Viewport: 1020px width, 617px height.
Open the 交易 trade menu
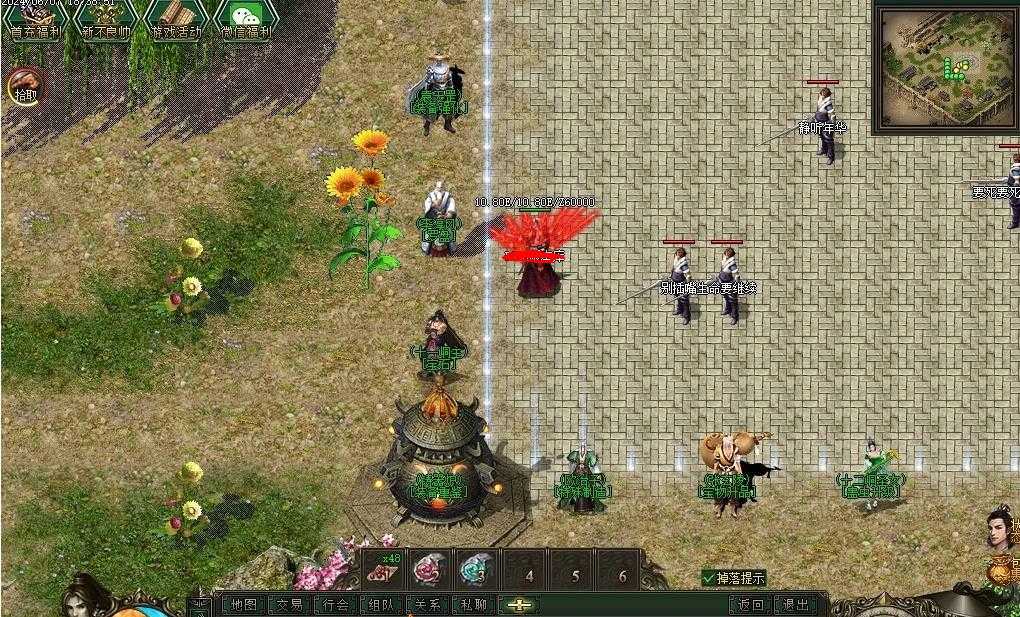pos(289,605)
